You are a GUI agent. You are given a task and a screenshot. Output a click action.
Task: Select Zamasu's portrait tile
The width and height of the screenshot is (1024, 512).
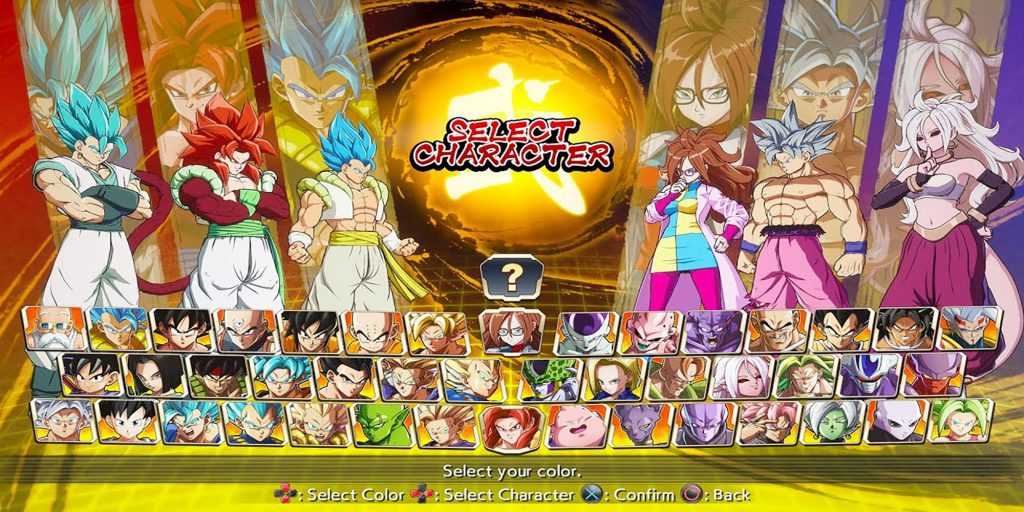coord(832,424)
